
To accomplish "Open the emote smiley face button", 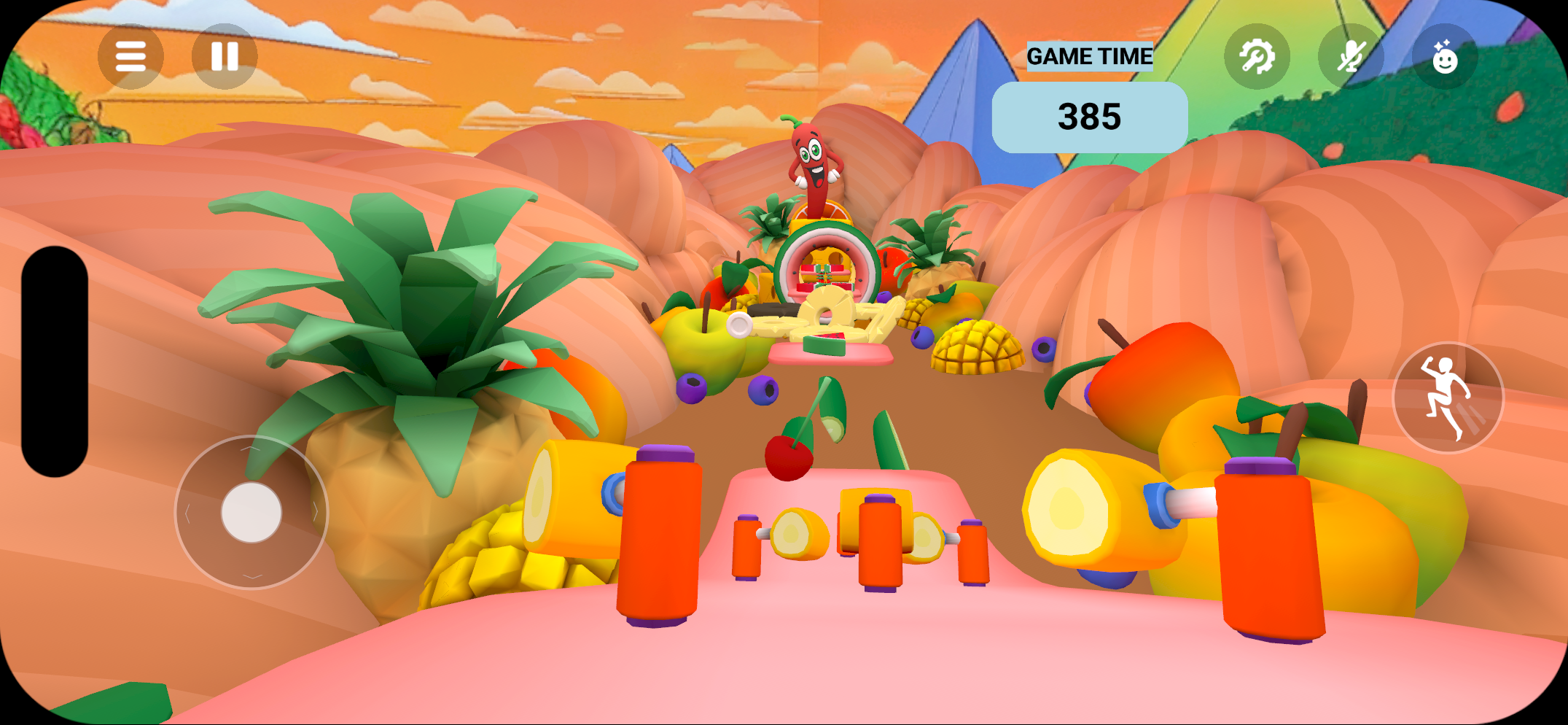I will coord(1444,56).
